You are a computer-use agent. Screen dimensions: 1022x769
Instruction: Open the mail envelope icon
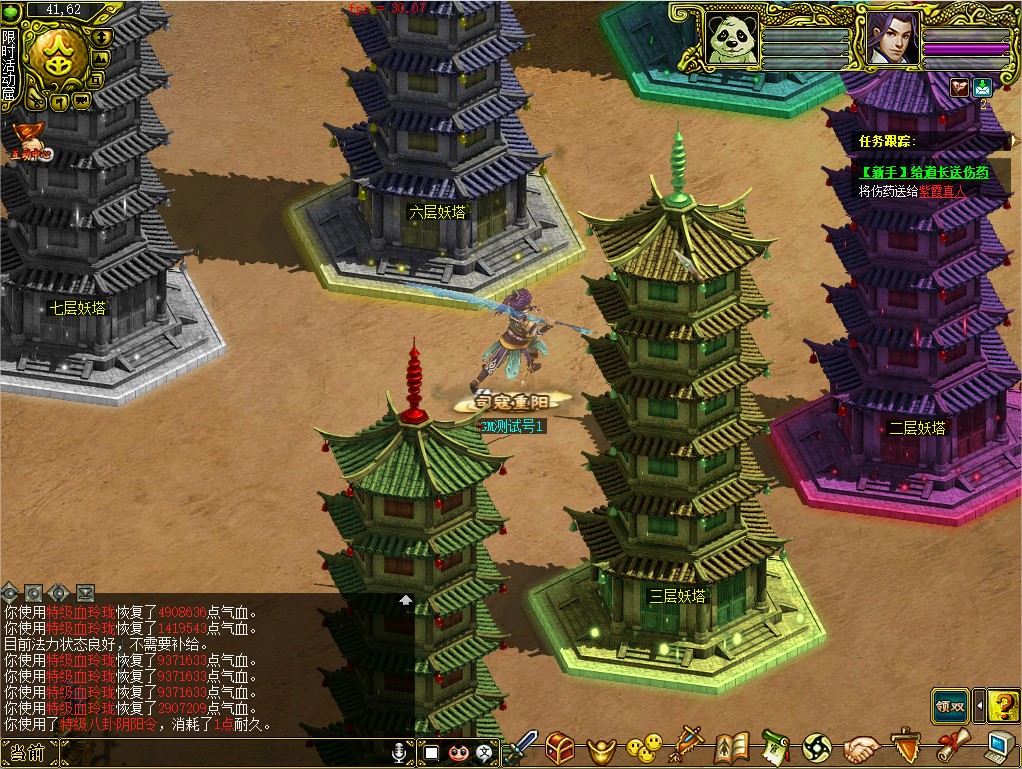tap(982, 87)
